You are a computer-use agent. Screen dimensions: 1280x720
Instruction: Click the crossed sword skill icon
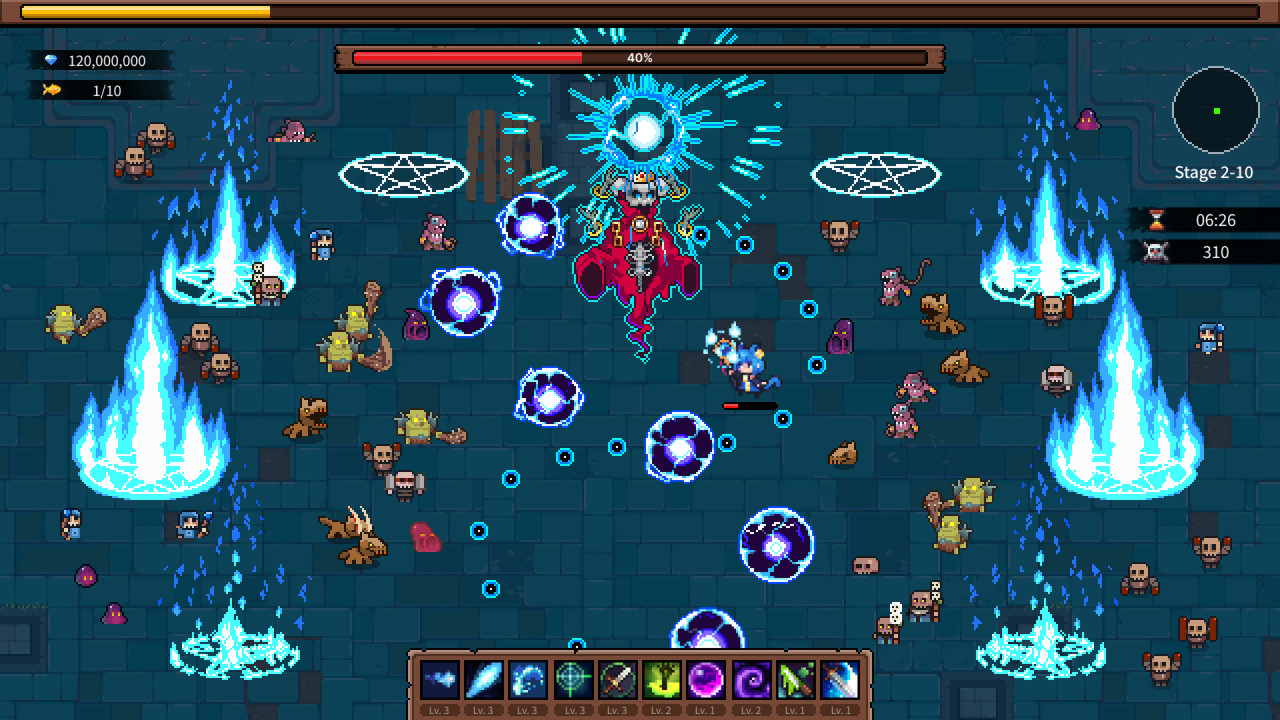[x=616, y=680]
